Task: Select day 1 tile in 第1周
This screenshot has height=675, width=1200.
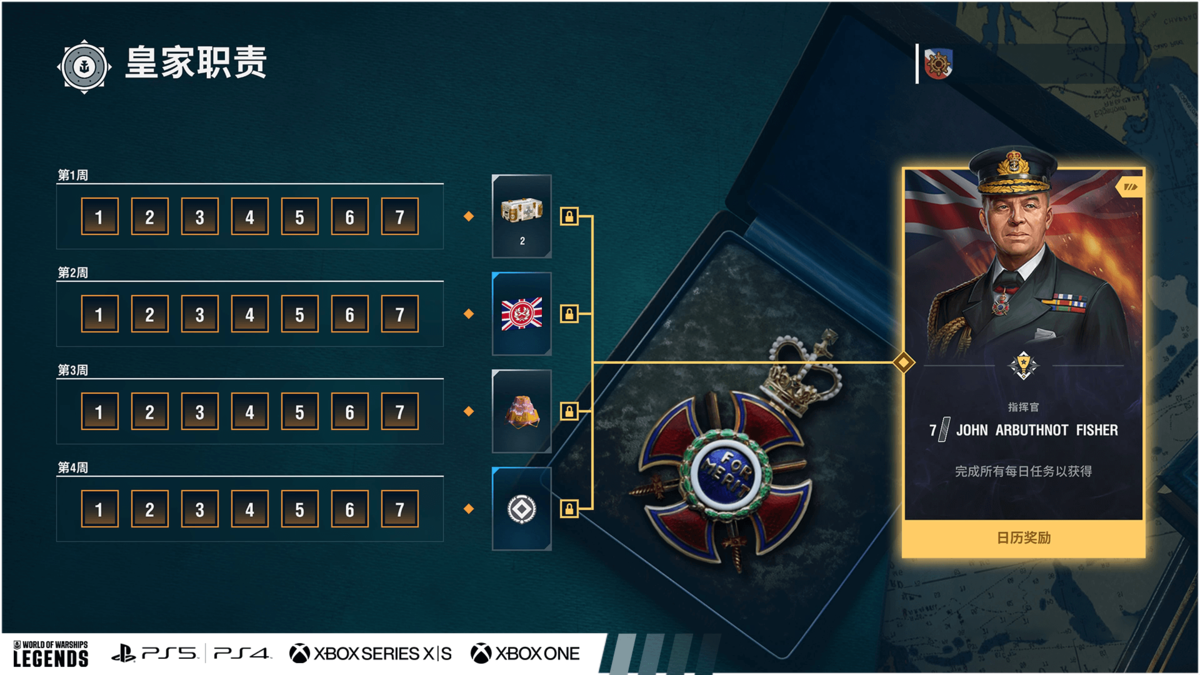Action: click(99, 217)
